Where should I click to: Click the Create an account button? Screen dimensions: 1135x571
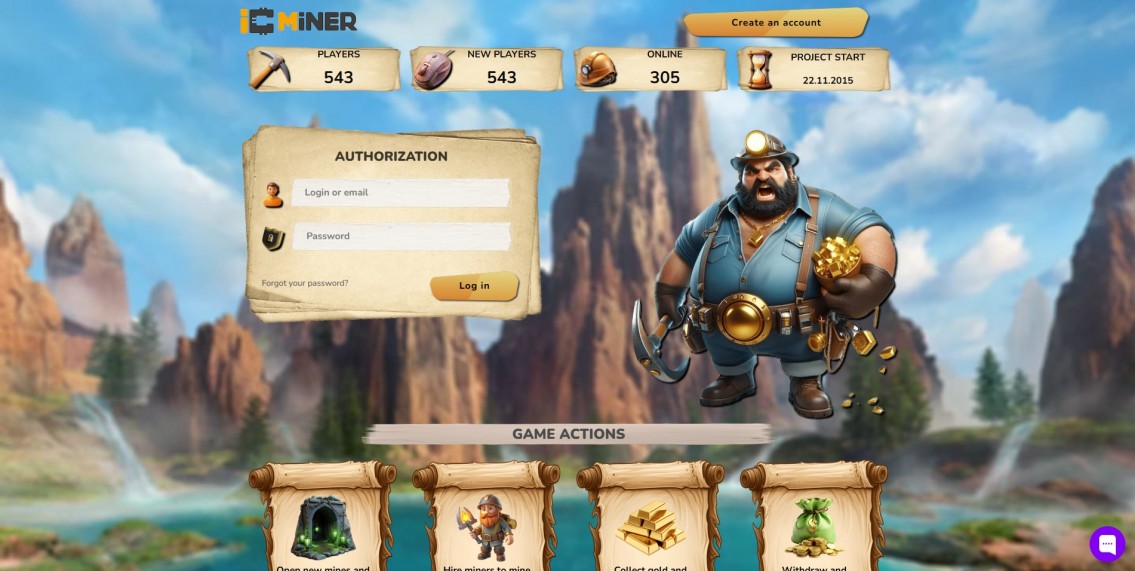775,23
